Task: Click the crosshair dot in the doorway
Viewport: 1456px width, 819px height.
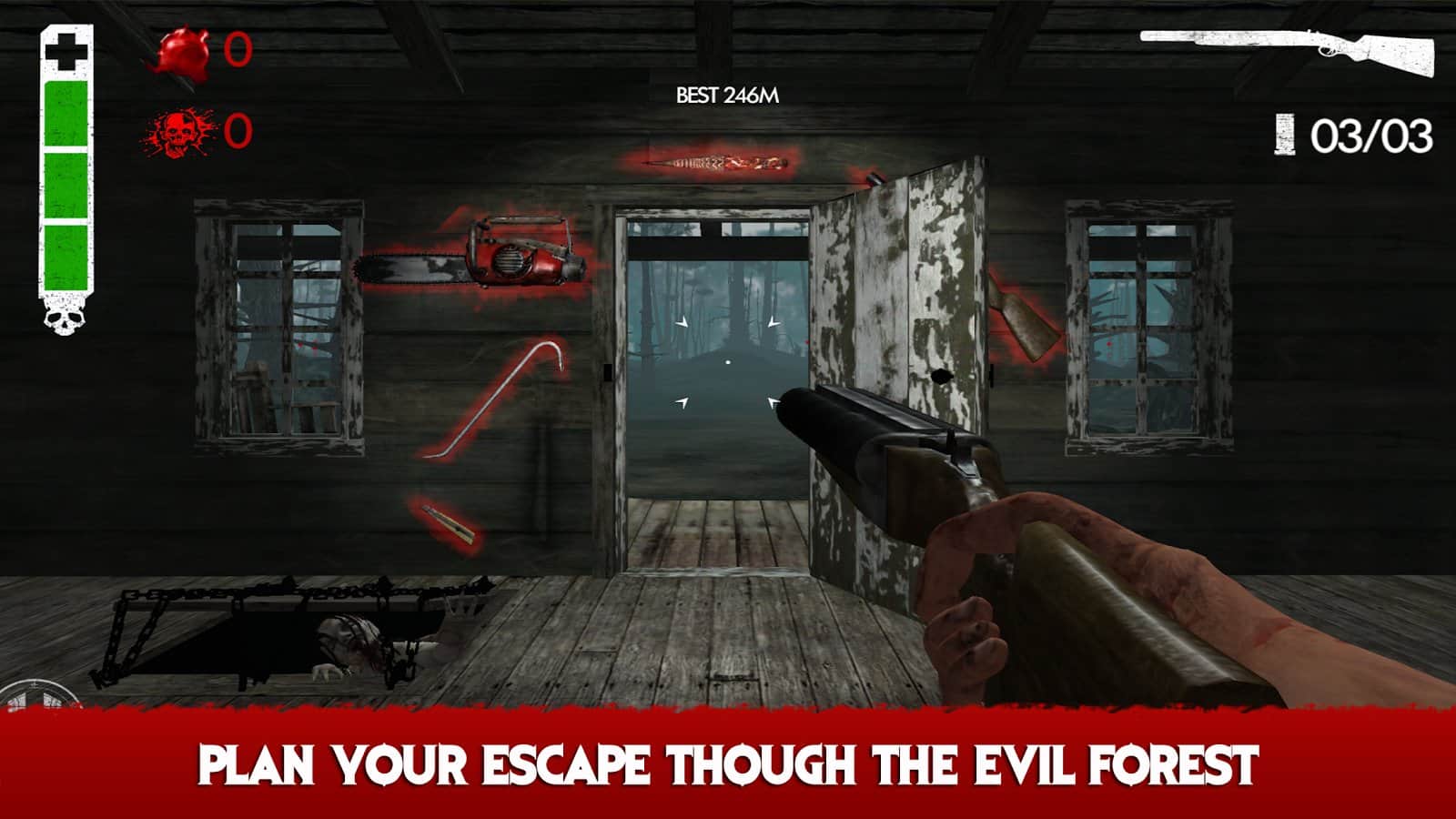Action: 727,361
